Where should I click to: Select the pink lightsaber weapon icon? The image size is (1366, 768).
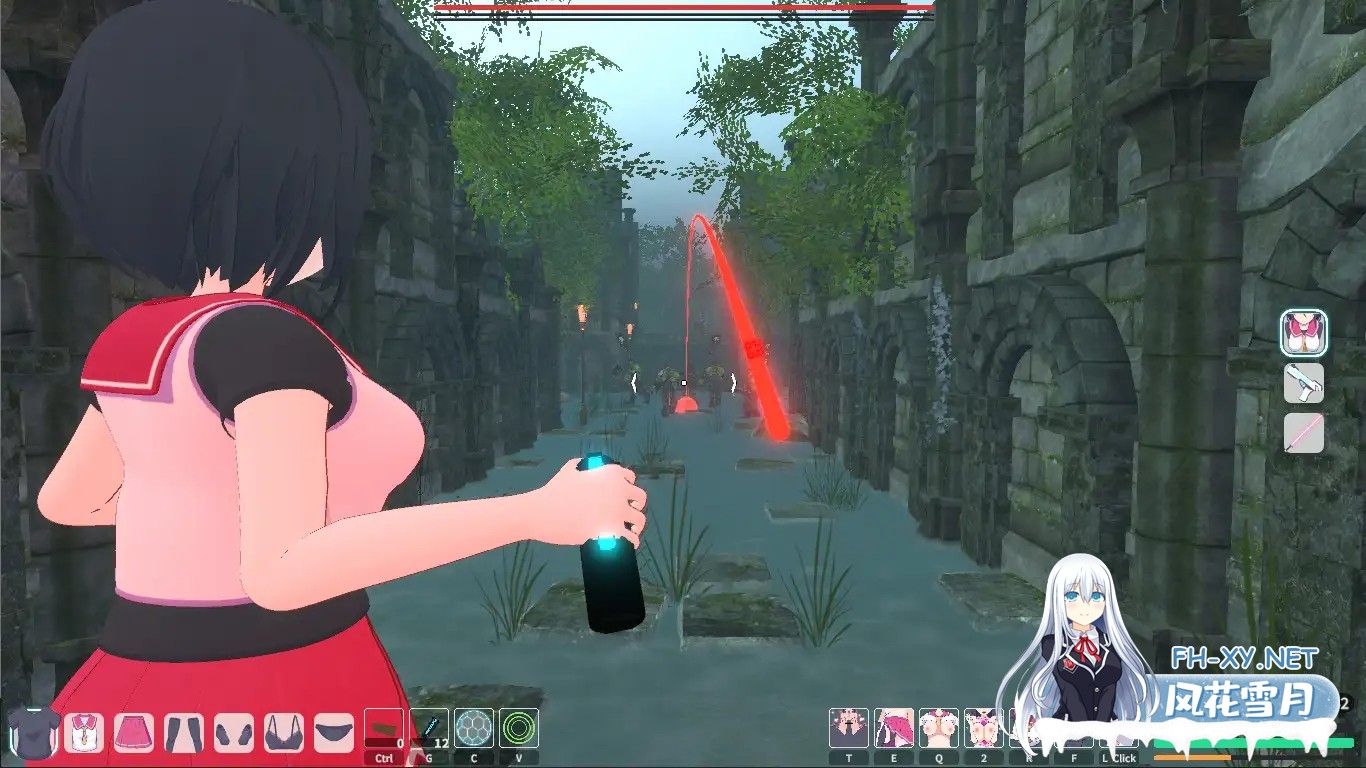1303,433
